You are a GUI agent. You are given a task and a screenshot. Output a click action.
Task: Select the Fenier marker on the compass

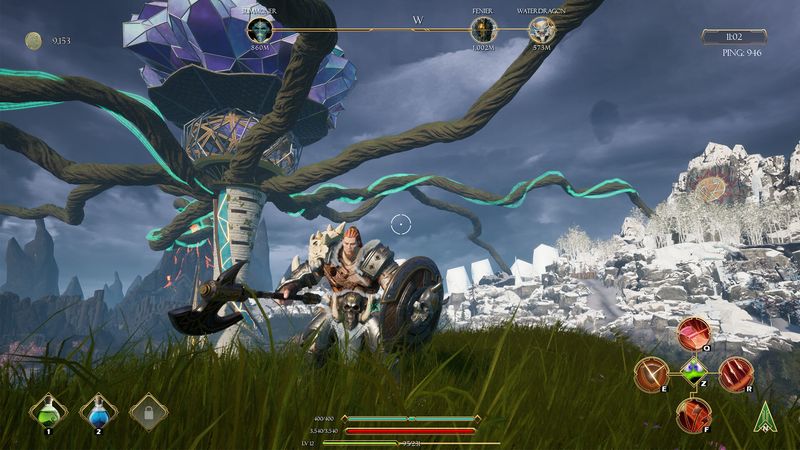coord(483,31)
